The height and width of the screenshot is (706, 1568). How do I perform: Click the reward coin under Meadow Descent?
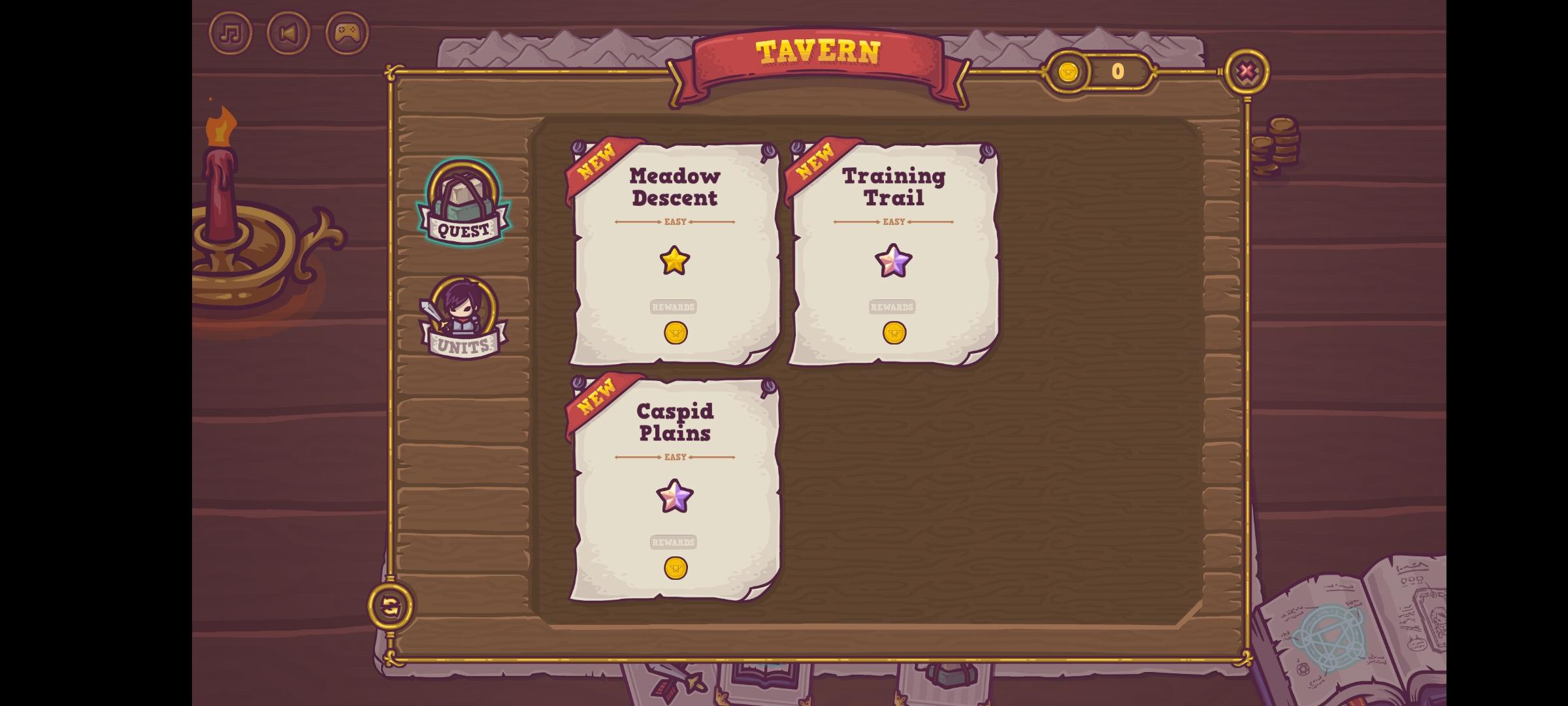pos(676,332)
